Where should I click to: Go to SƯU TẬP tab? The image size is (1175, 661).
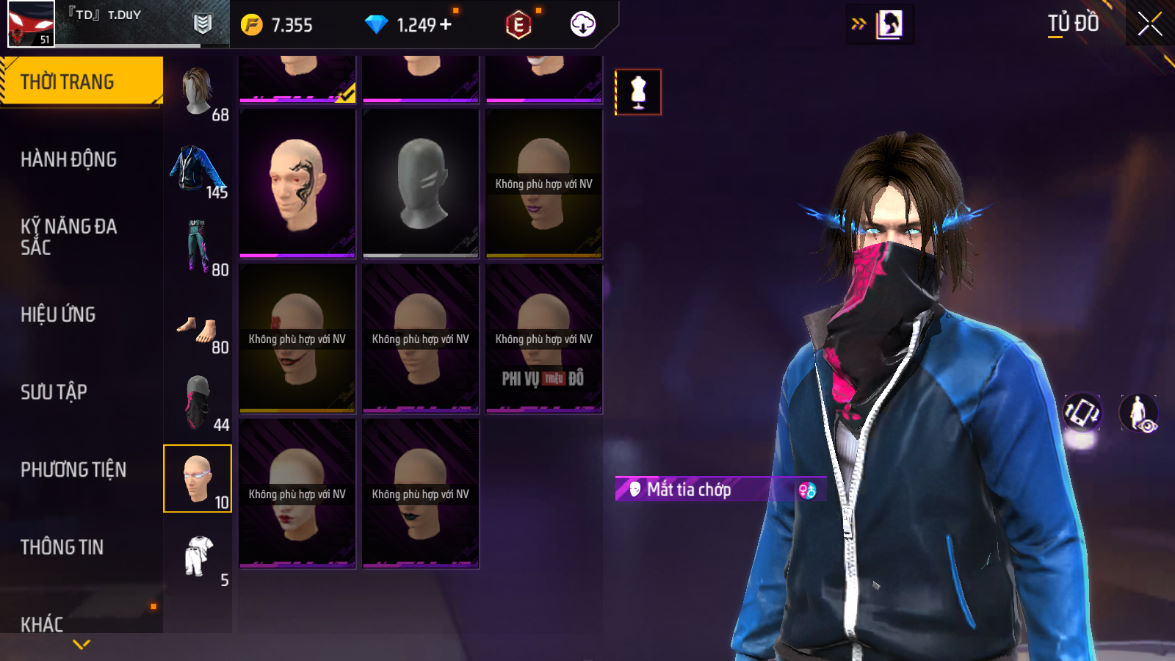coord(54,392)
